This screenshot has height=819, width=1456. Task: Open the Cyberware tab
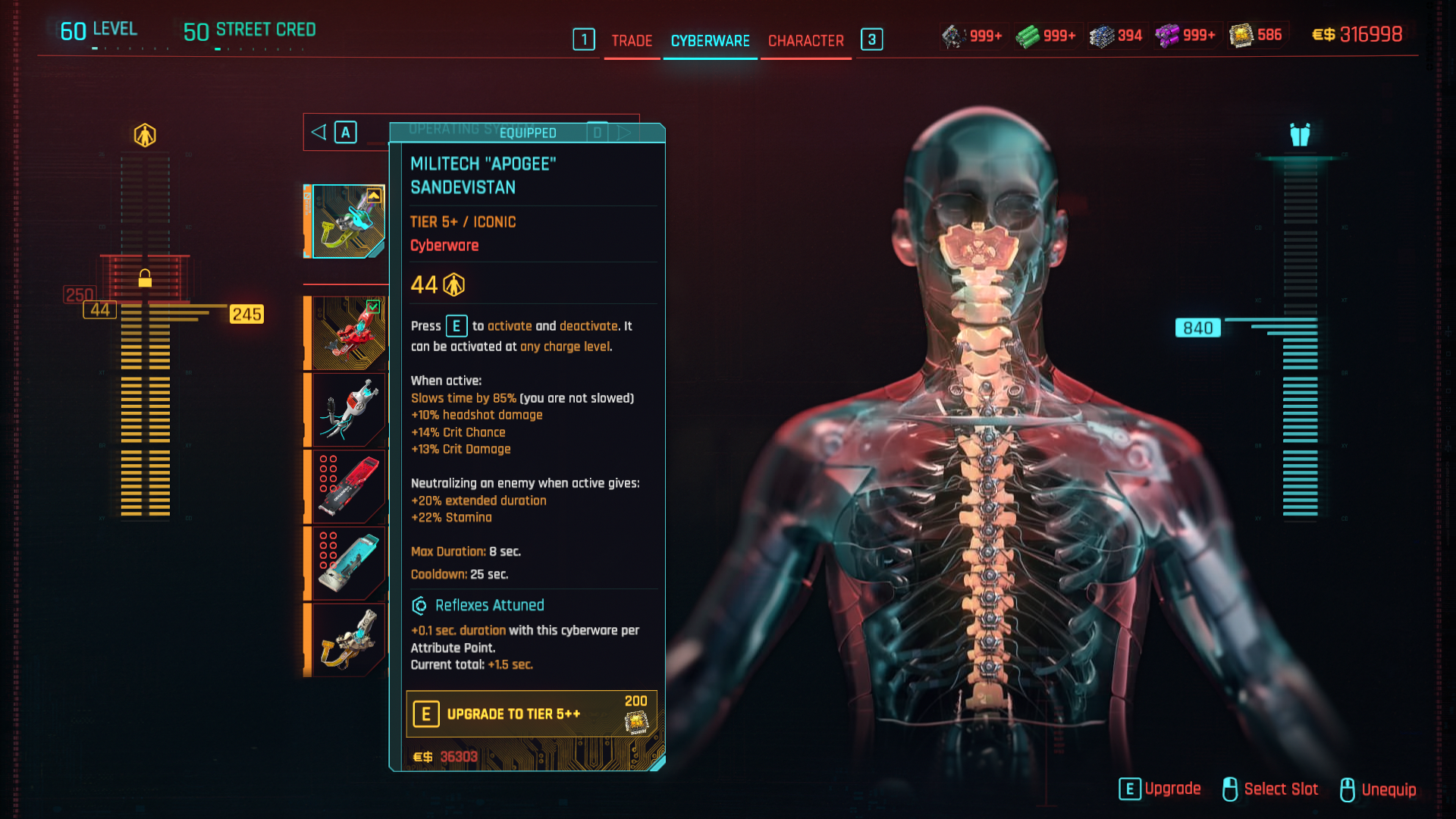[x=710, y=41]
